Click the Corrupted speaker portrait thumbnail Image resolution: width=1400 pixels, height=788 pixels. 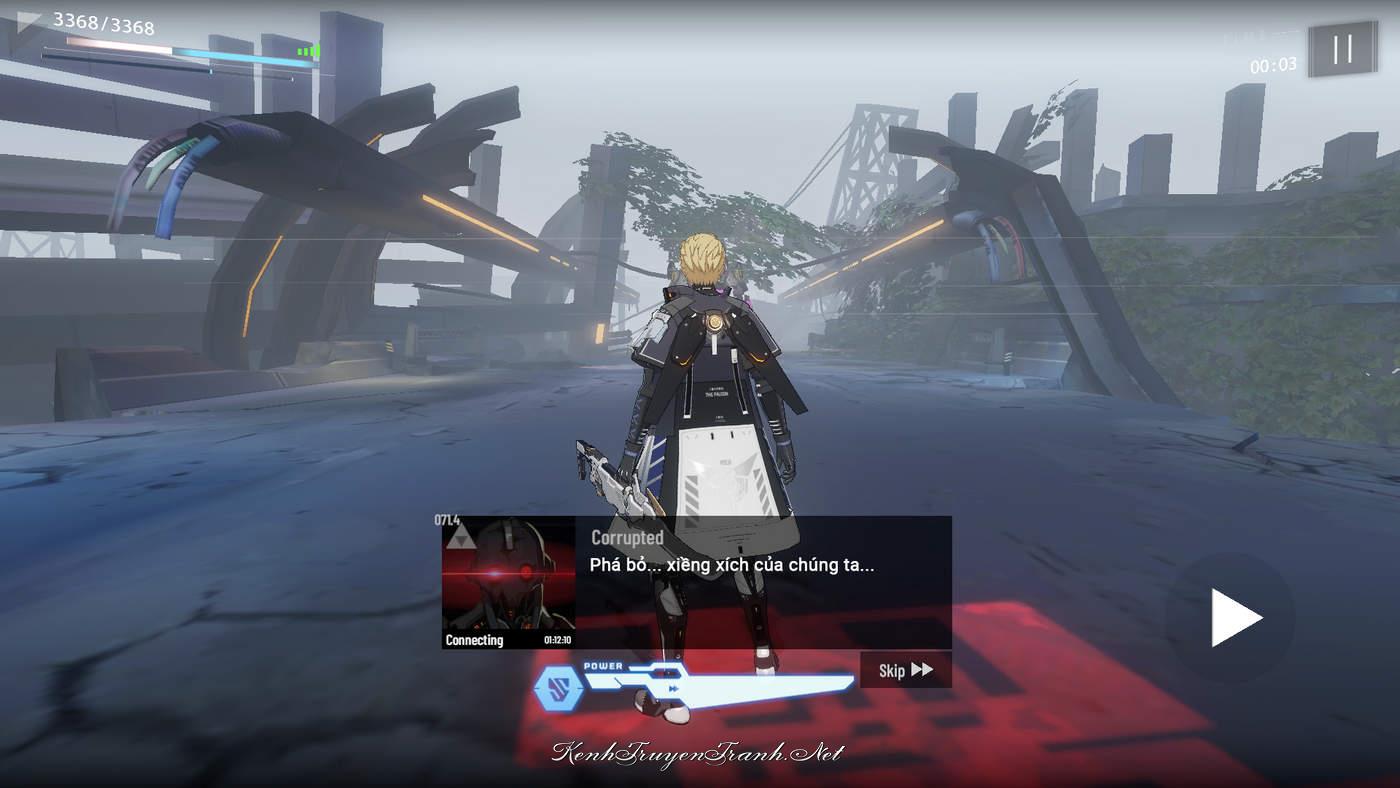pos(508,582)
